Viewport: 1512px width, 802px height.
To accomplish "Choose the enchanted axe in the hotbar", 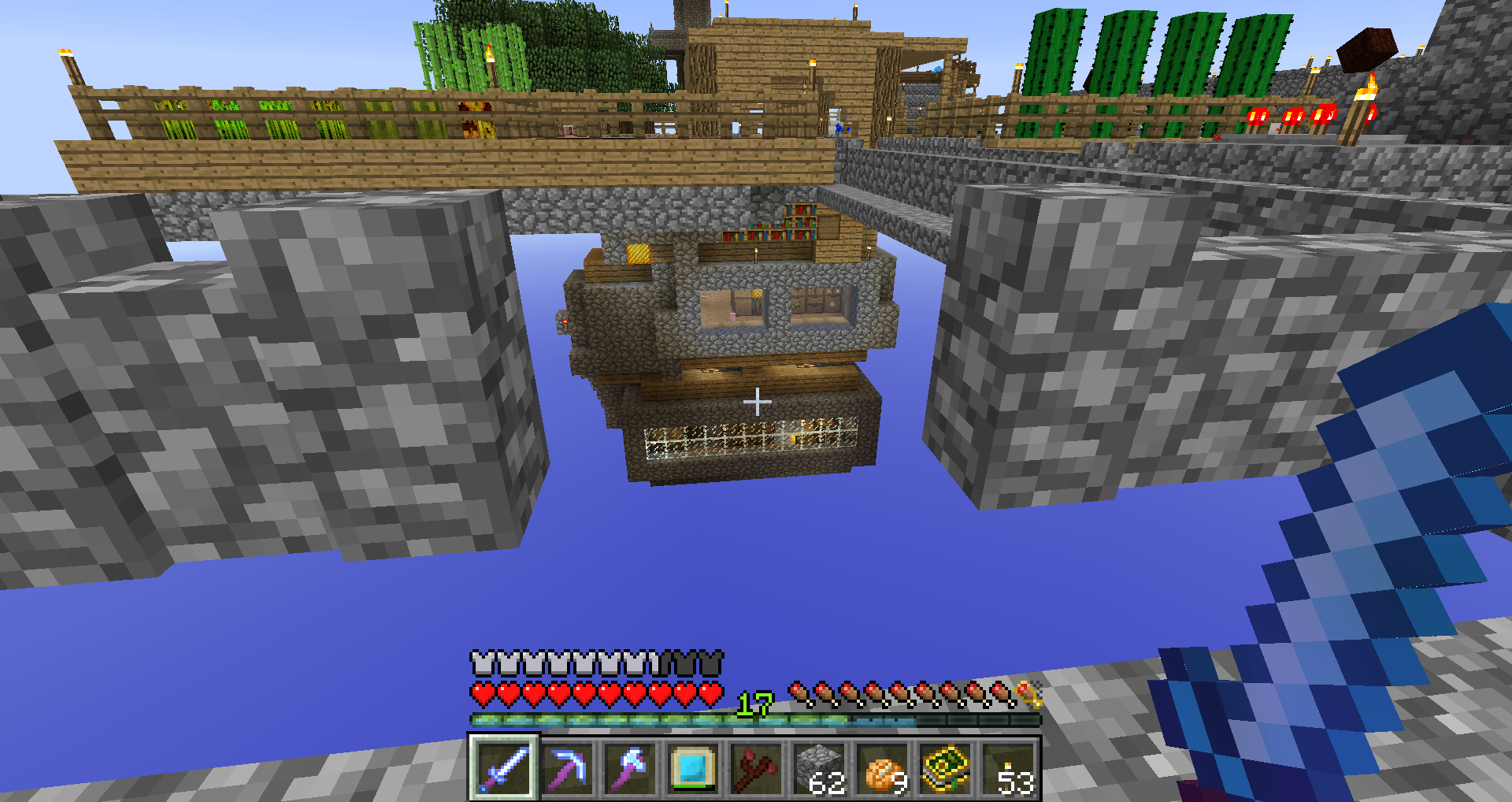I will [630, 768].
